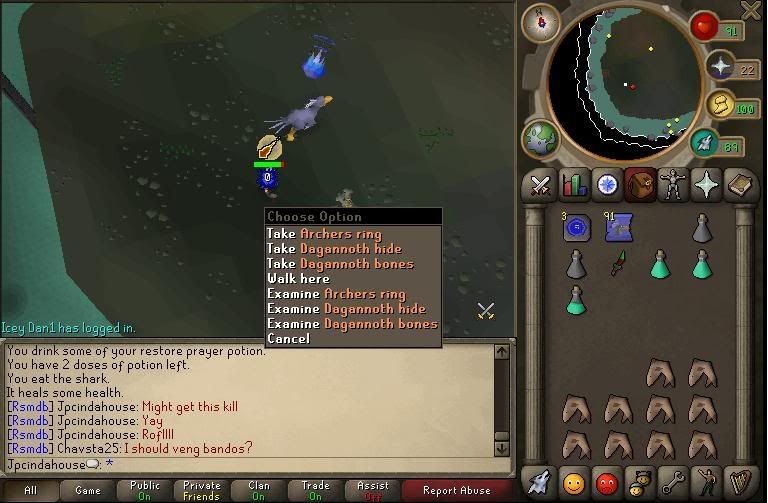This screenshot has width=768, height=503.
Task: Take the Archers ring
Action: 323,234
